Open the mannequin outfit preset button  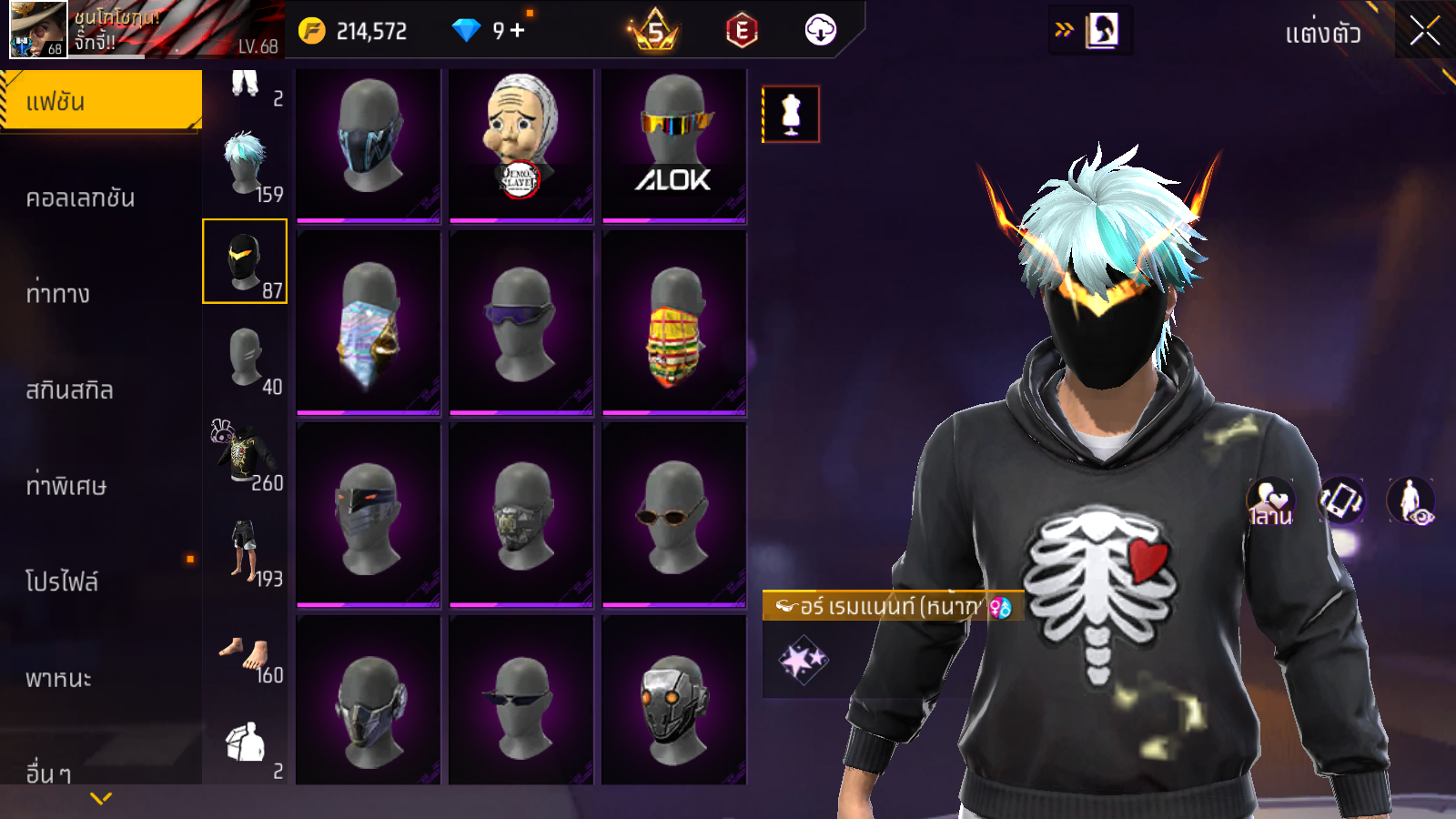click(791, 115)
